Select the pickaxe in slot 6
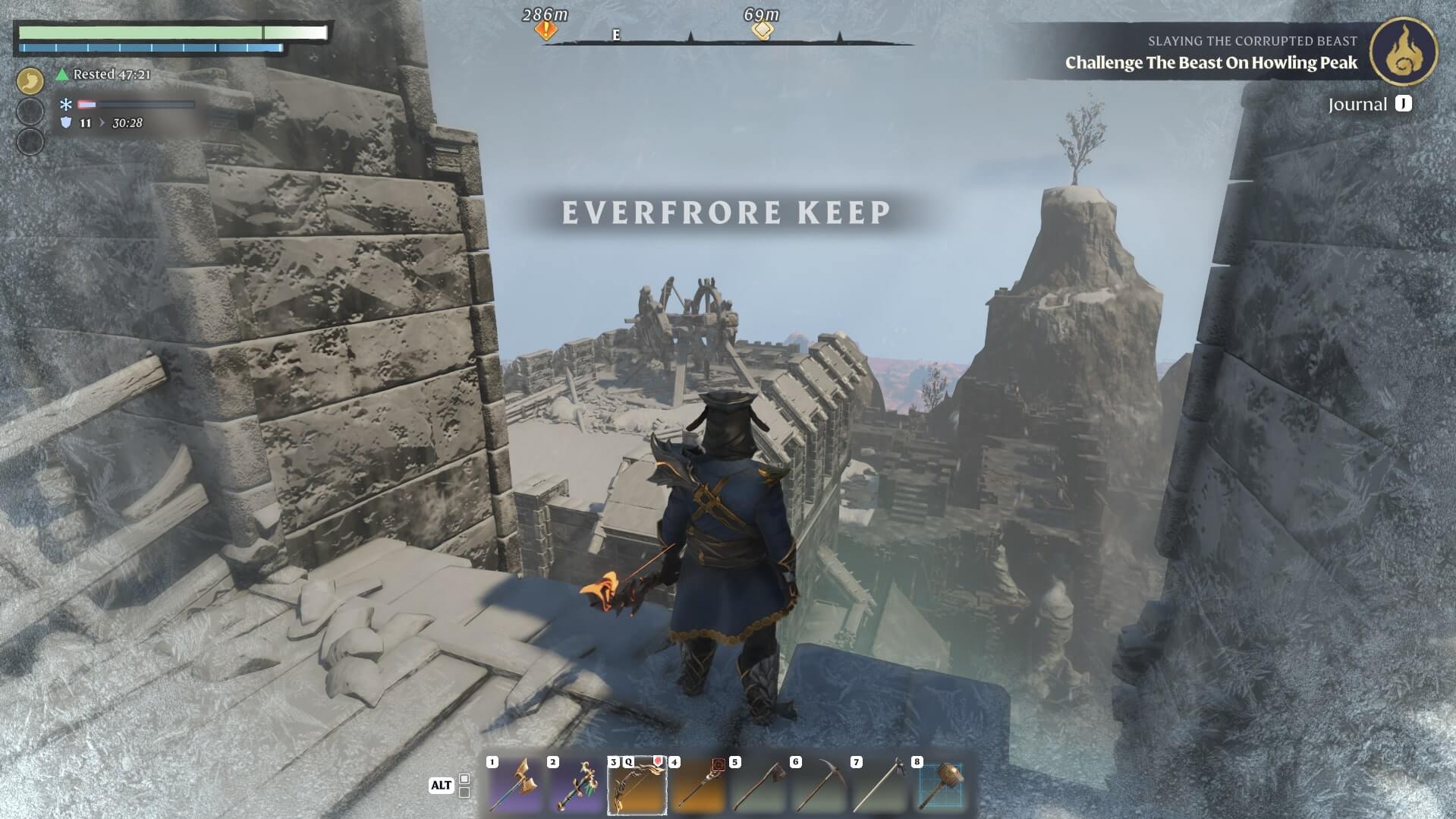The image size is (1456, 819). point(819,786)
